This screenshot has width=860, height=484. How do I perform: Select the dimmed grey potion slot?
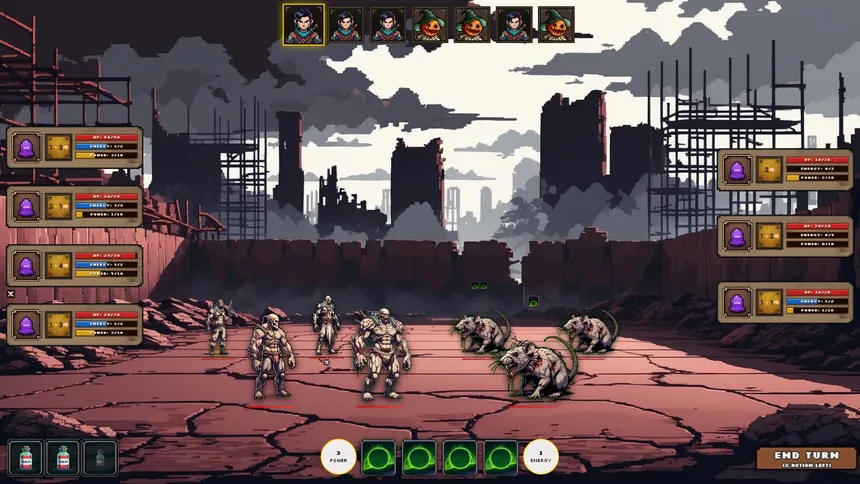[x=100, y=458]
